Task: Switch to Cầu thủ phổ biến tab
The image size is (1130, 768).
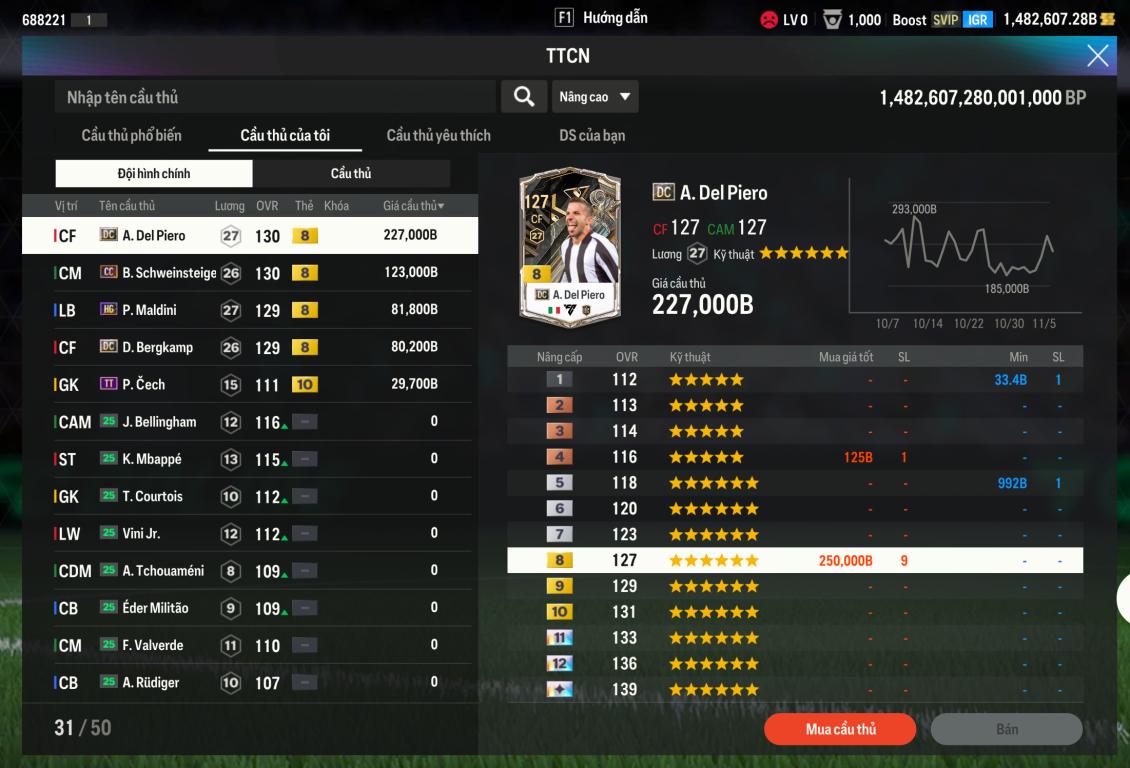Action: tap(131, 135)
